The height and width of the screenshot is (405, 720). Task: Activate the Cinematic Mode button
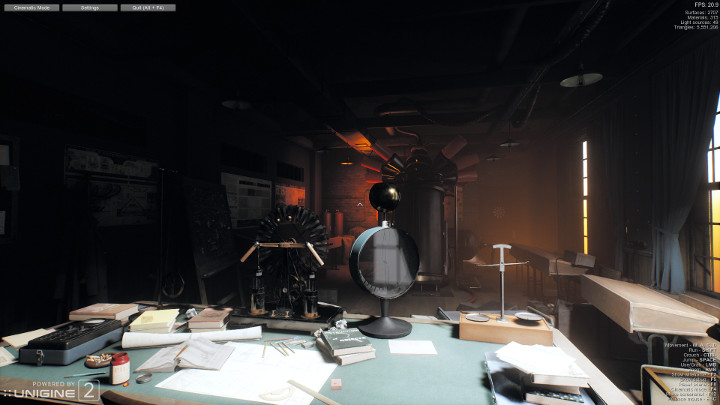31,7
